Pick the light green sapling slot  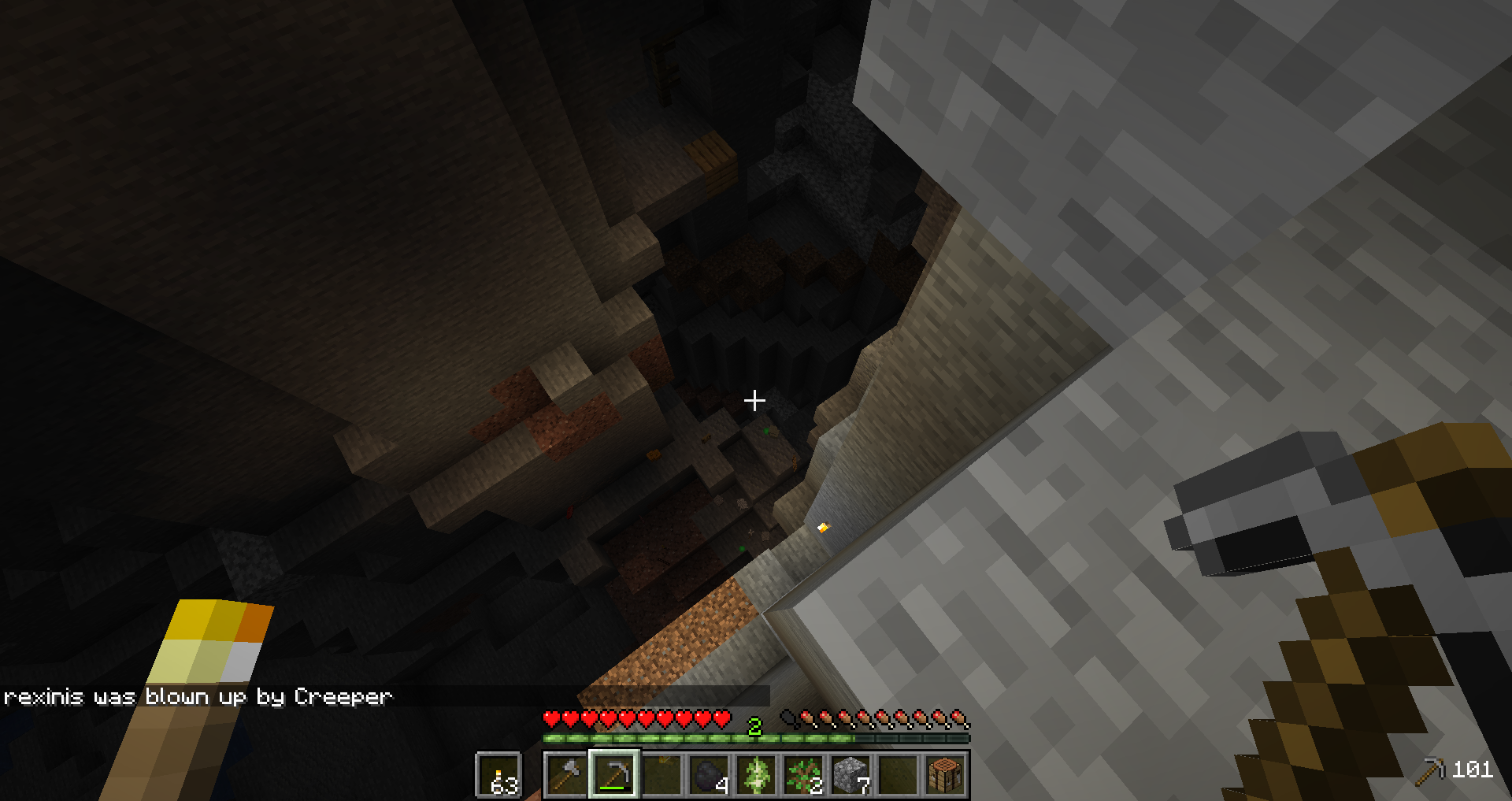coord(756,774)
